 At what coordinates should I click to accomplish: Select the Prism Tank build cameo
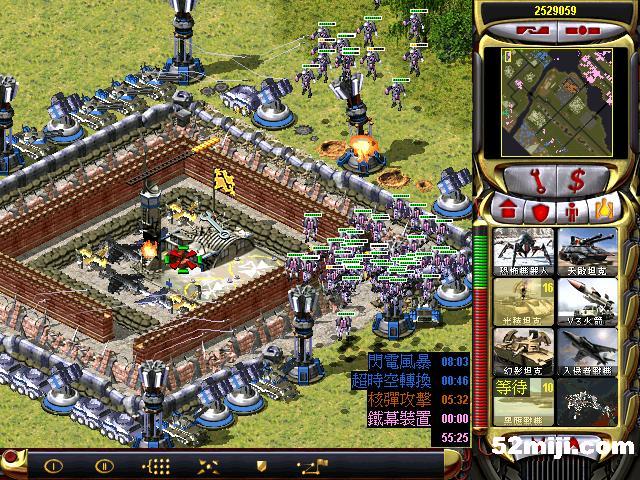tap(522, 299)
